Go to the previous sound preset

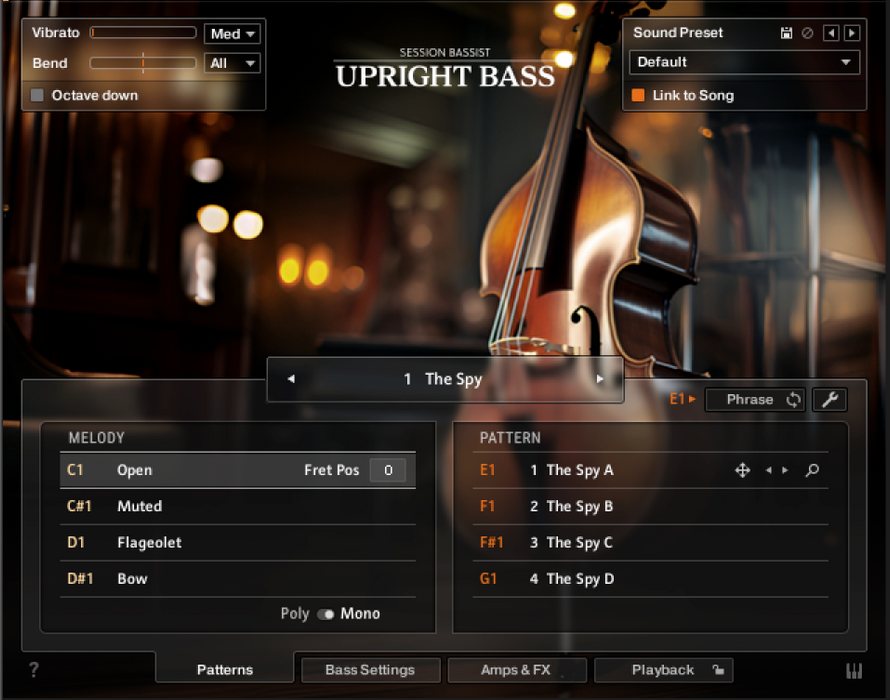click(831, 33)
